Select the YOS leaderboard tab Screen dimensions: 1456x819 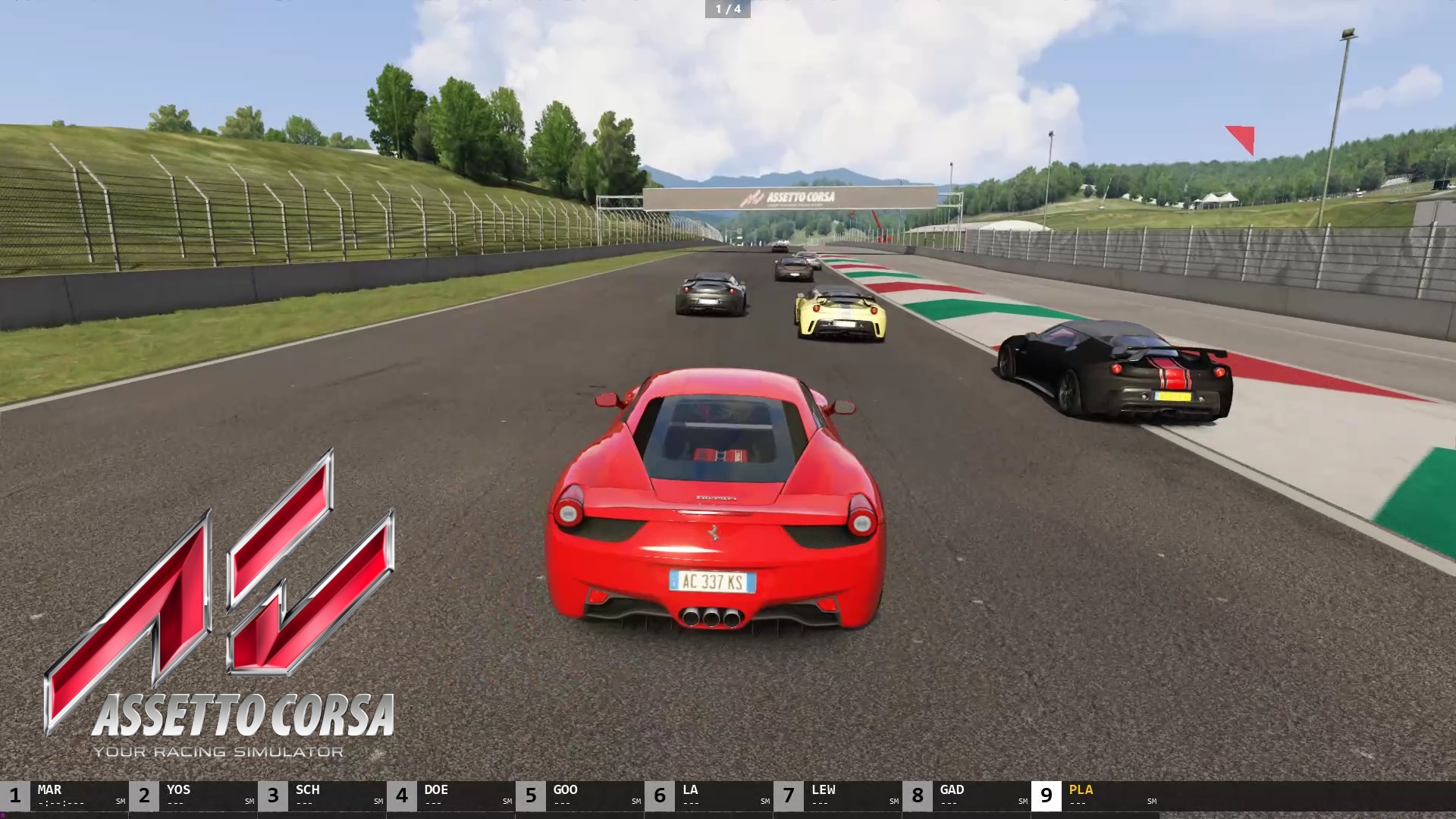pos(178,790)
